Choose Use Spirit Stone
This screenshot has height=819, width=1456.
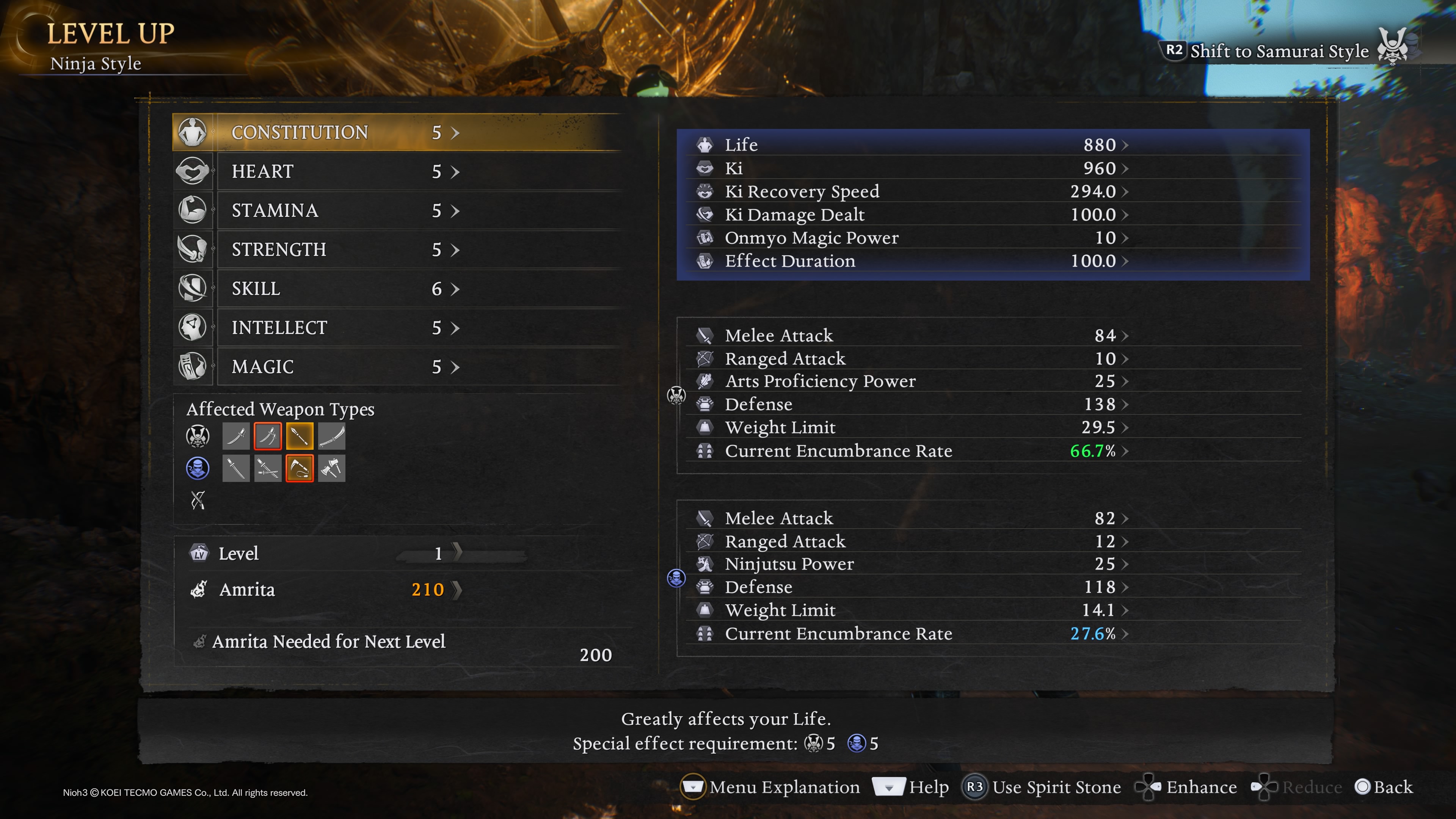(1042, 787)
